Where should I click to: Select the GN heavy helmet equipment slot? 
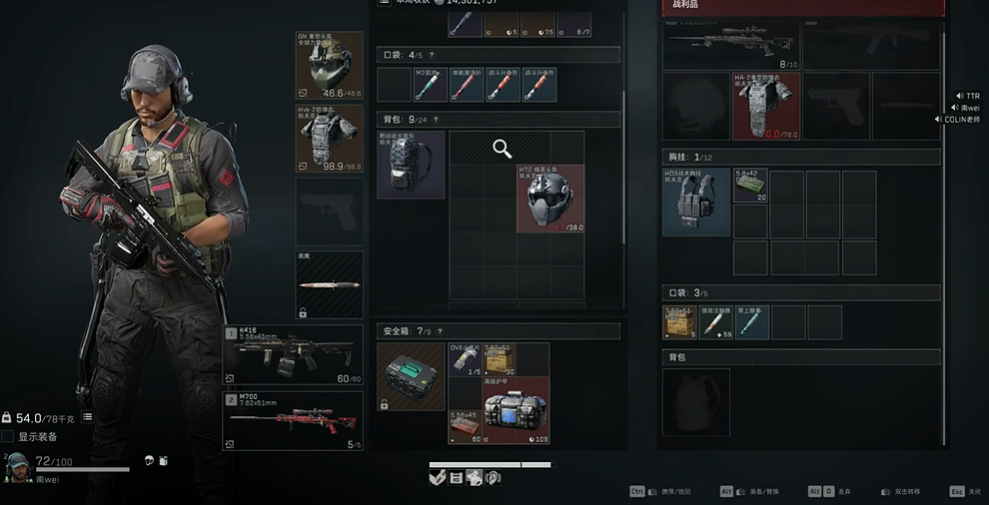329,65
